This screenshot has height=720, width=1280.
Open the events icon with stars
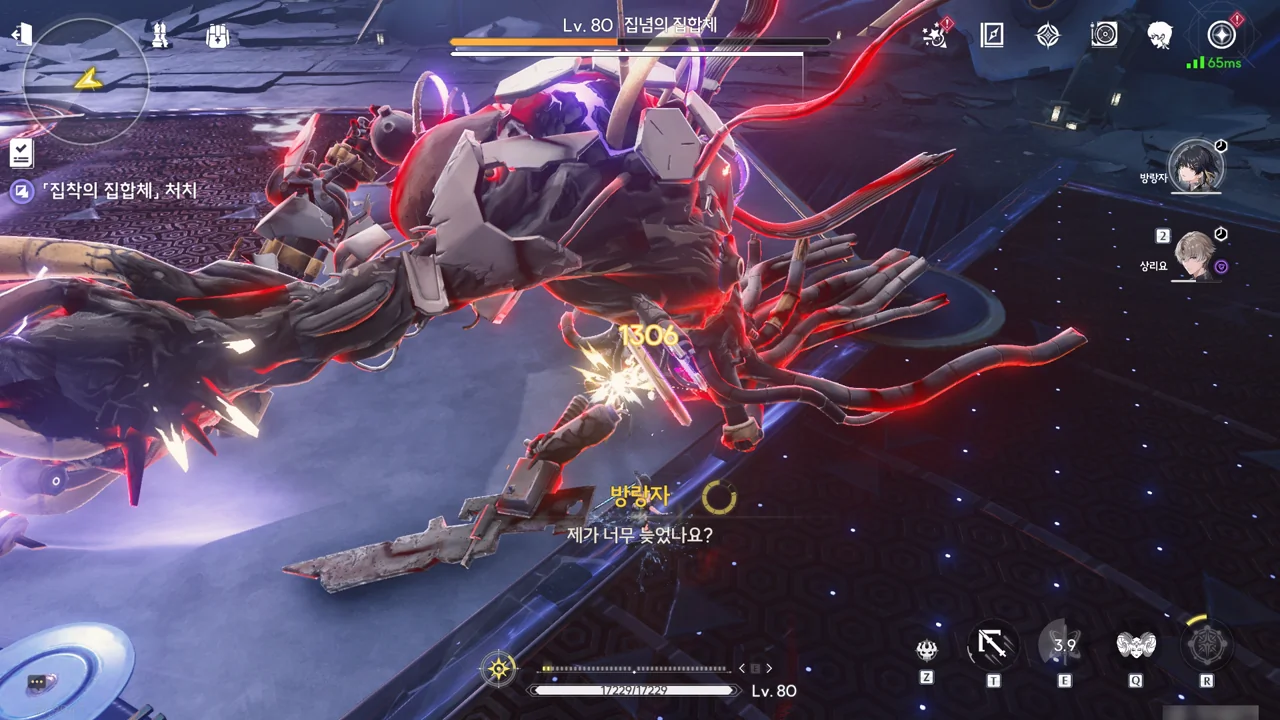pos(936,36)
